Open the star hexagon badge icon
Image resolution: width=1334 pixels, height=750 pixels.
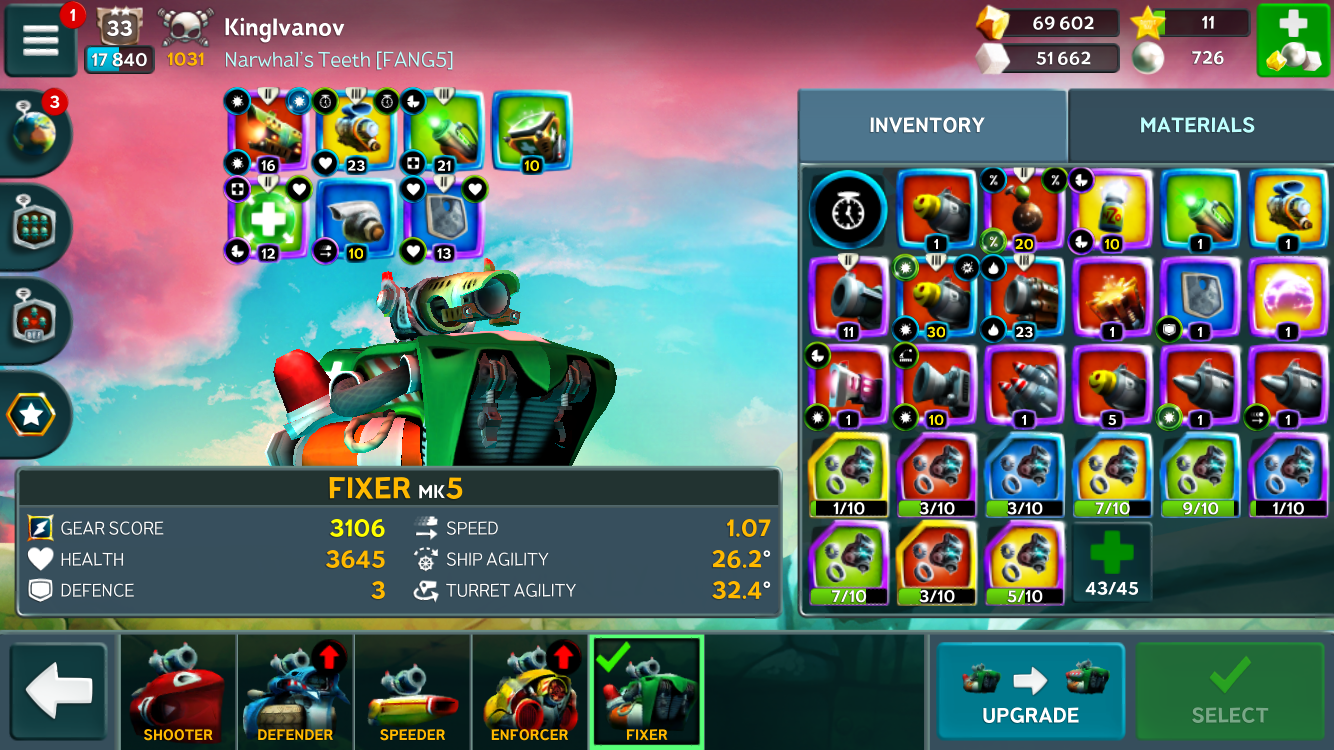coord(33,415)
